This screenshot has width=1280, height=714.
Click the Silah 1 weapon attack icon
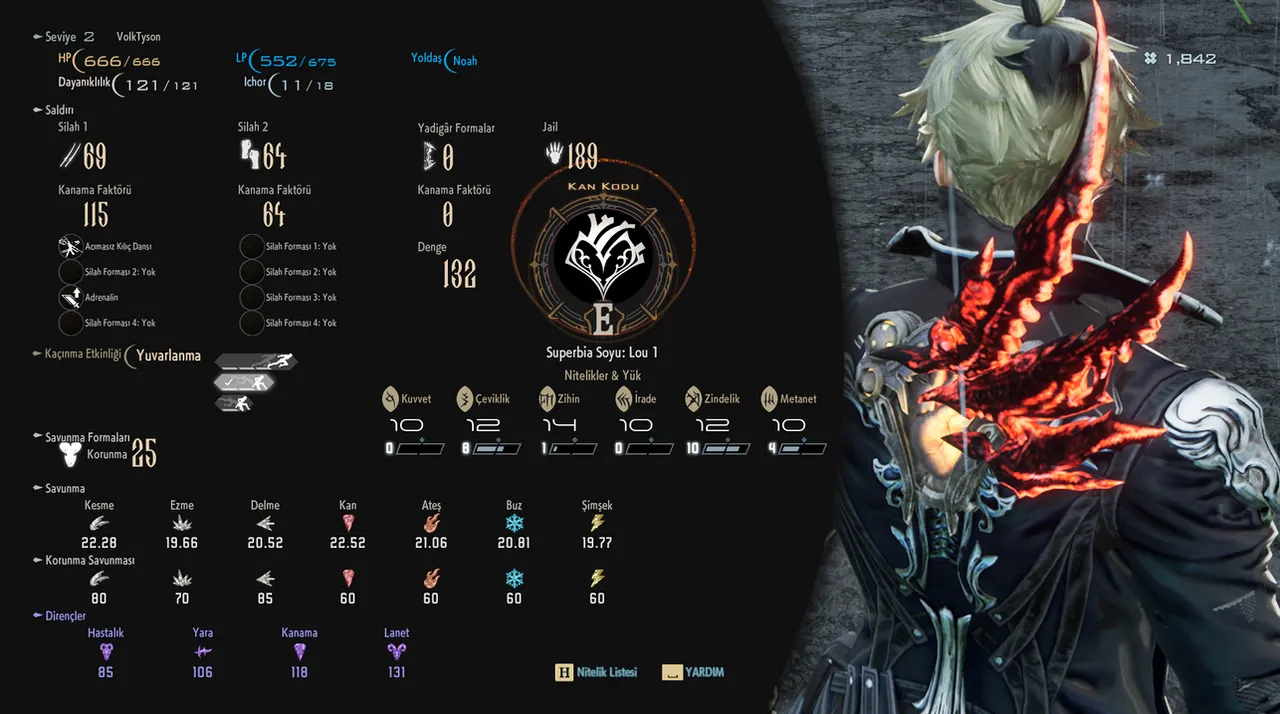[70, 155]
